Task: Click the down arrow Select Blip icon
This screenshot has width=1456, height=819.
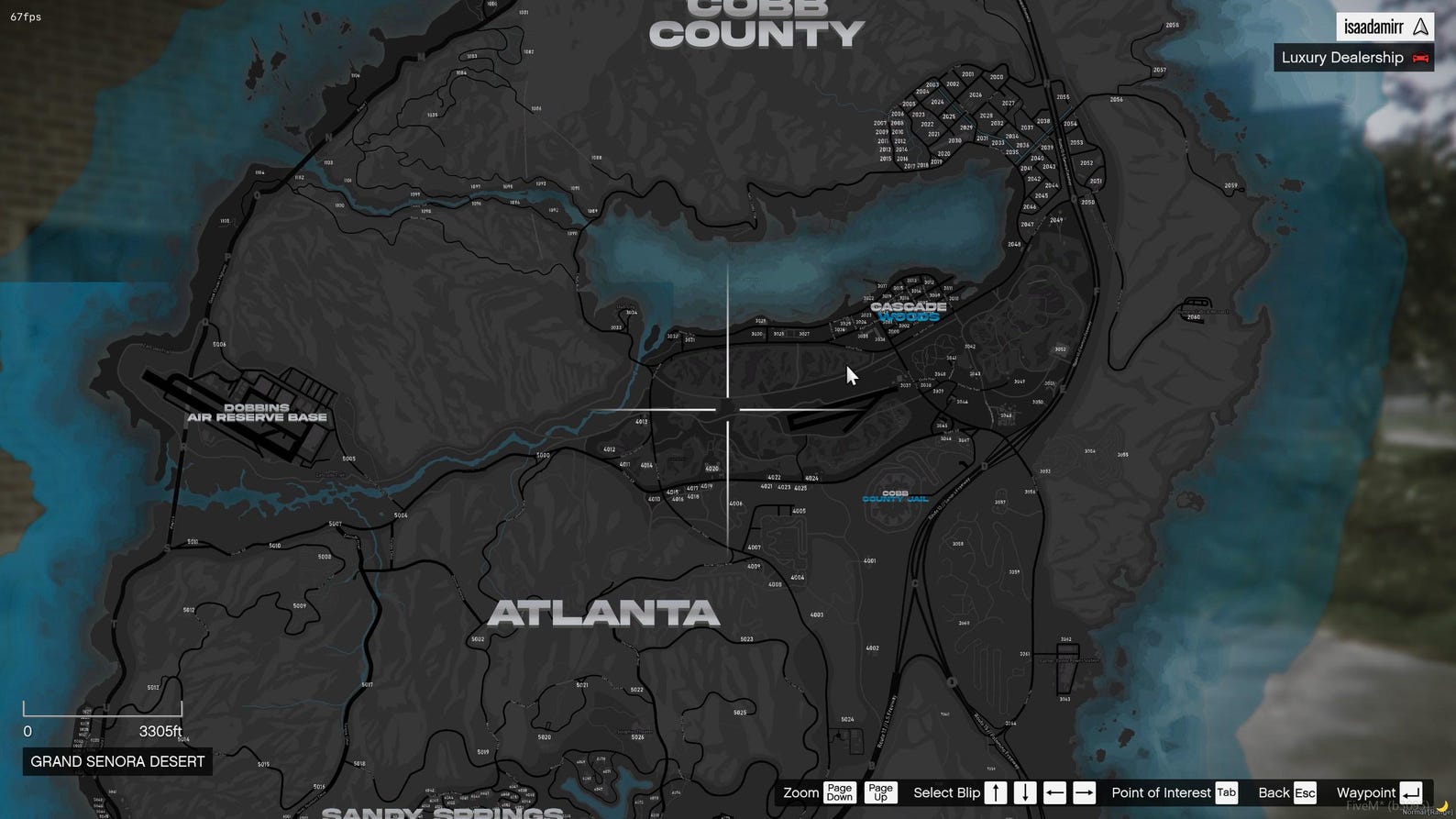Action: coord(1024,792)
